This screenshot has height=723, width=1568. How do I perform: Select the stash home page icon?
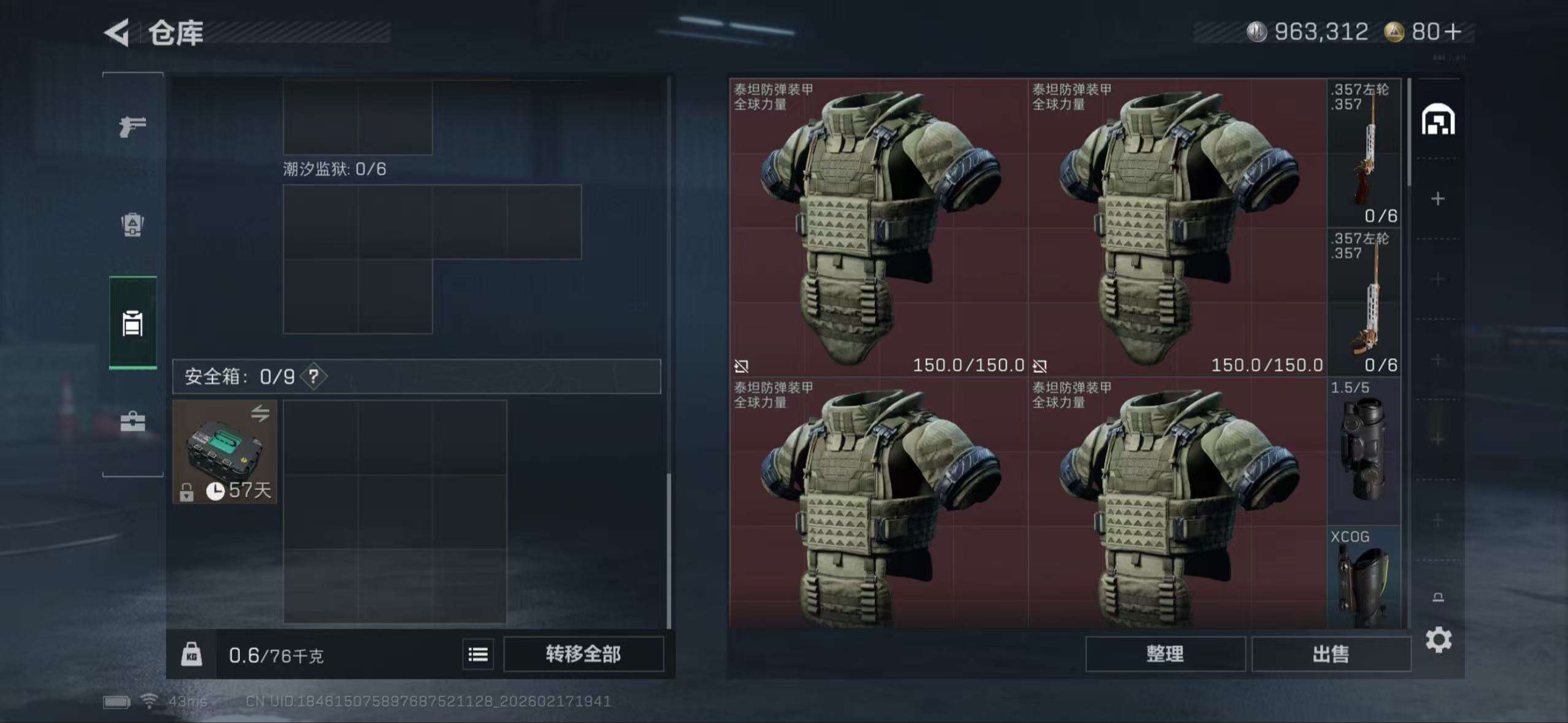[1438, 120]
